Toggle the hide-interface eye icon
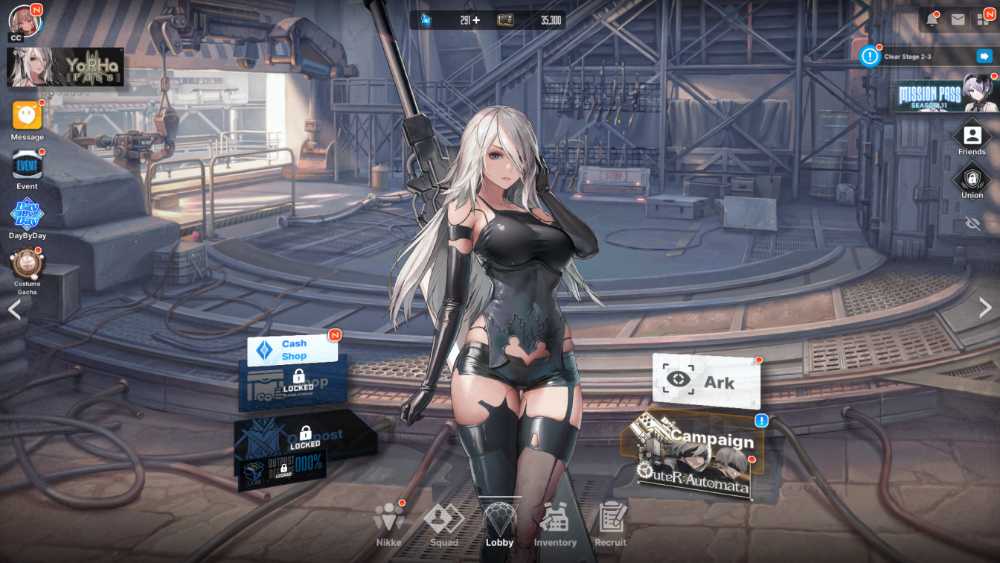 [971, 224]
